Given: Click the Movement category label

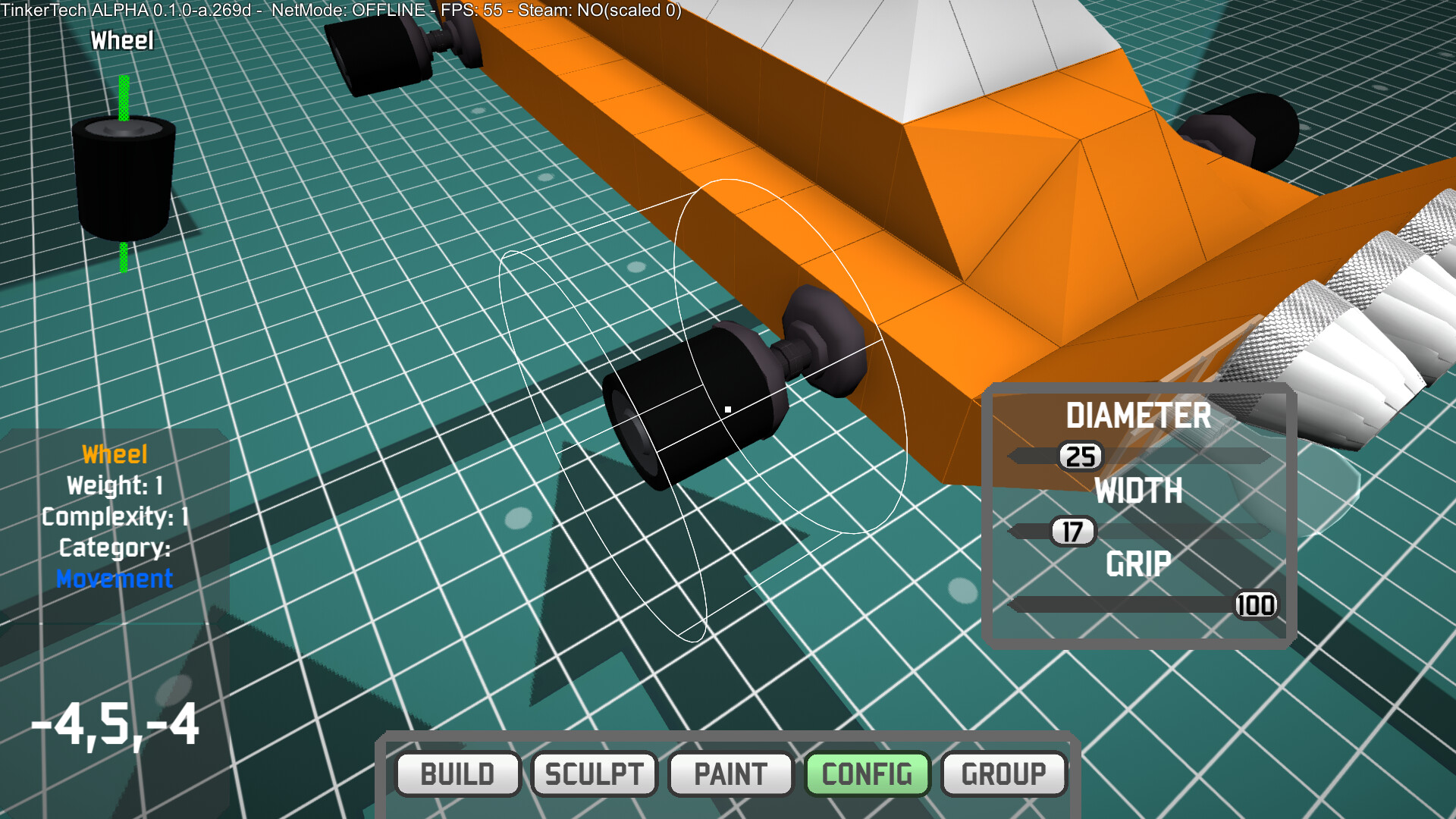Looking at the screenshot, I should click(114, 579).
